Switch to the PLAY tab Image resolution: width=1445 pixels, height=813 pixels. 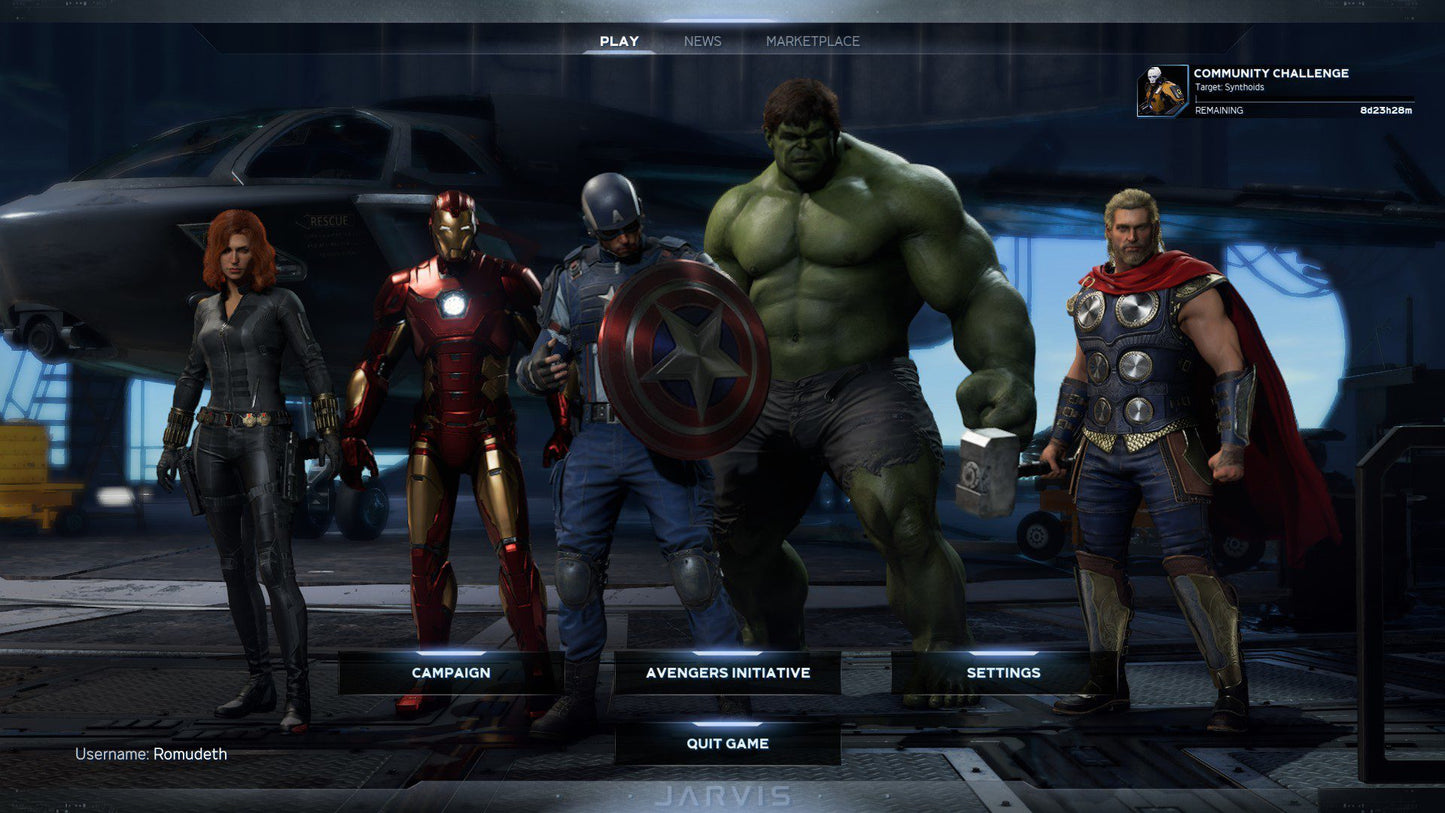click(x=619, y=41)
